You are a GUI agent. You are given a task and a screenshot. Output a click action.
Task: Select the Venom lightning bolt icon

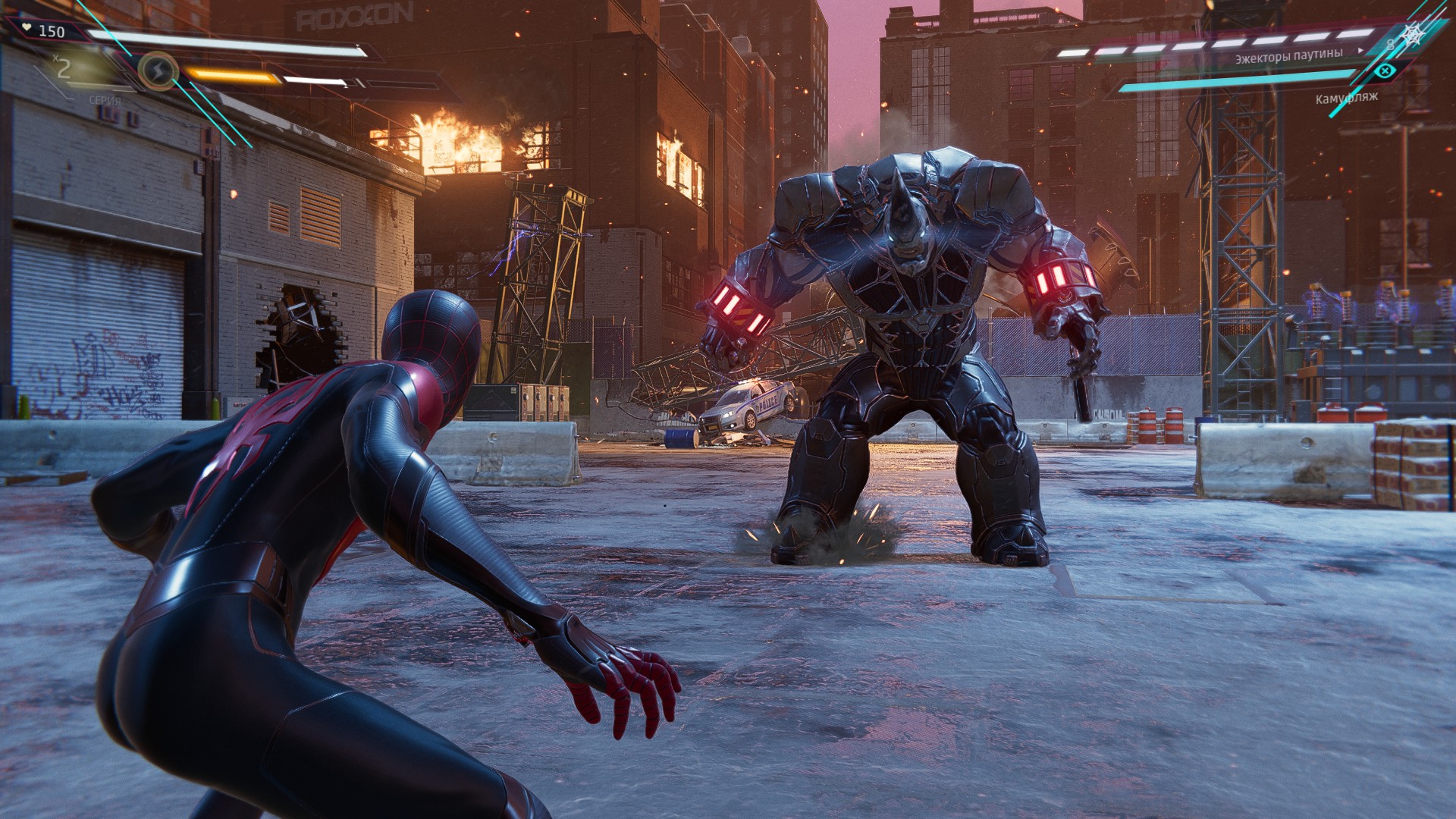[x=158, y=71]
